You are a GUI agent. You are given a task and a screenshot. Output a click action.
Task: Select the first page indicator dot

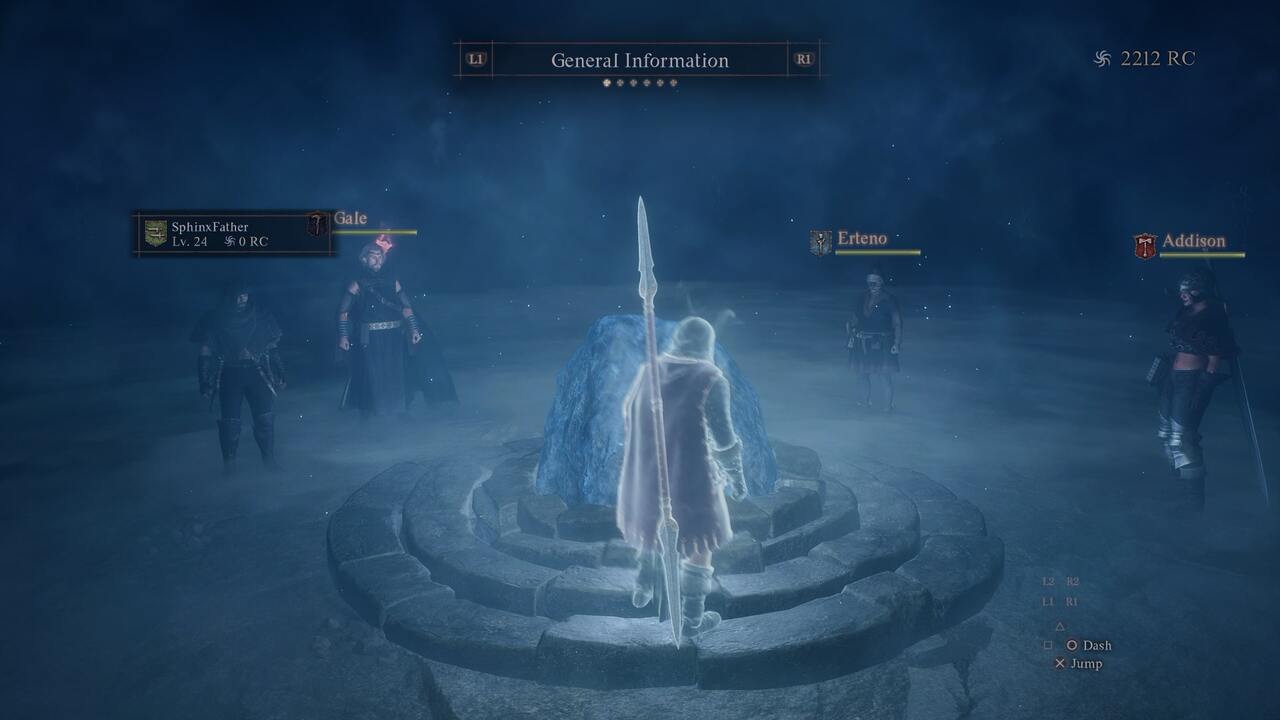606,81
